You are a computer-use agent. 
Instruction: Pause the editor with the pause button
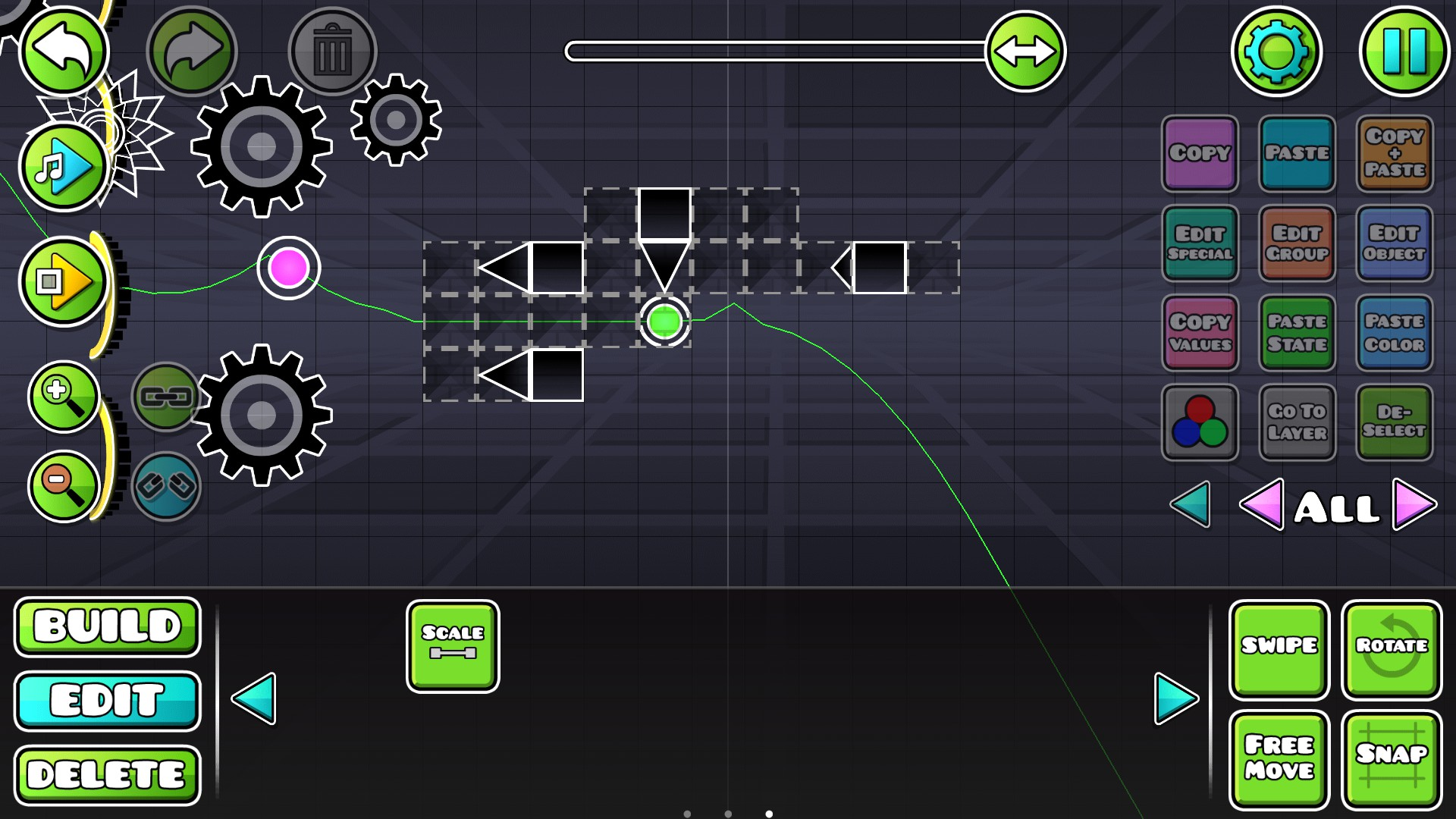click(x=1404, y=49)
